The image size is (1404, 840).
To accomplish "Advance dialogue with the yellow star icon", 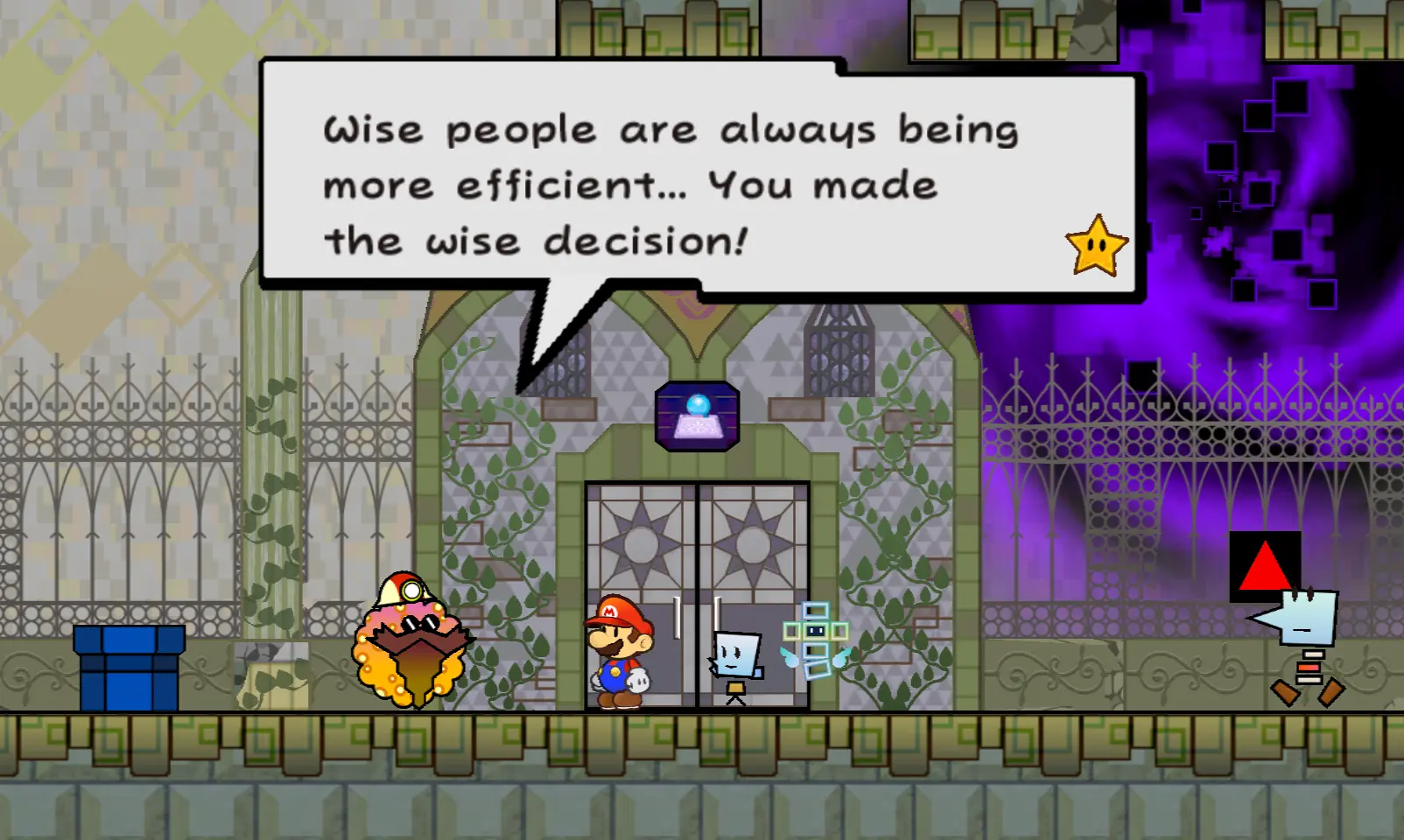I will 1096,247.
